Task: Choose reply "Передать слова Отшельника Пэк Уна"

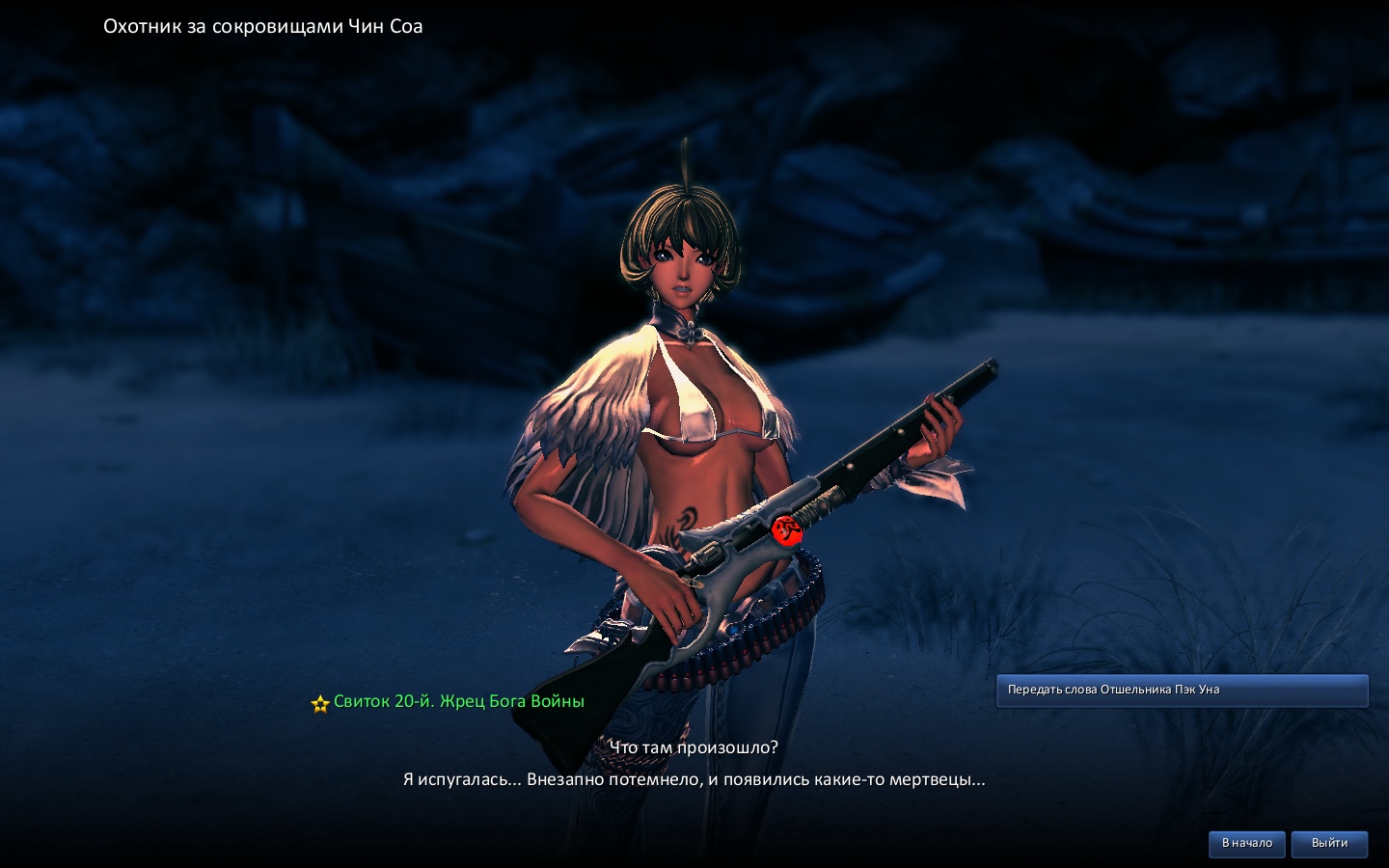Action: click(1182, 691)
